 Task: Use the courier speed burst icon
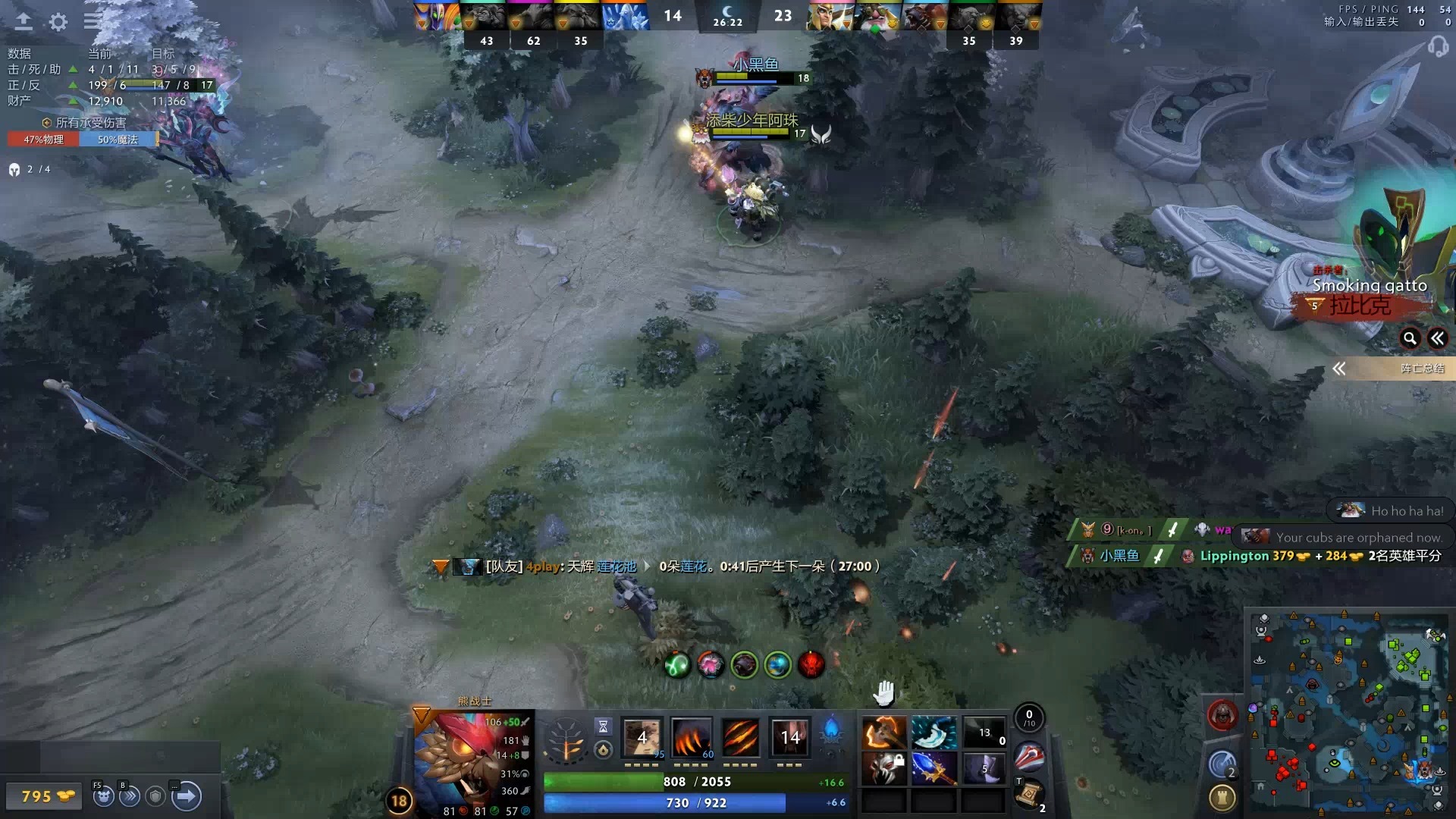click(129, 797)
